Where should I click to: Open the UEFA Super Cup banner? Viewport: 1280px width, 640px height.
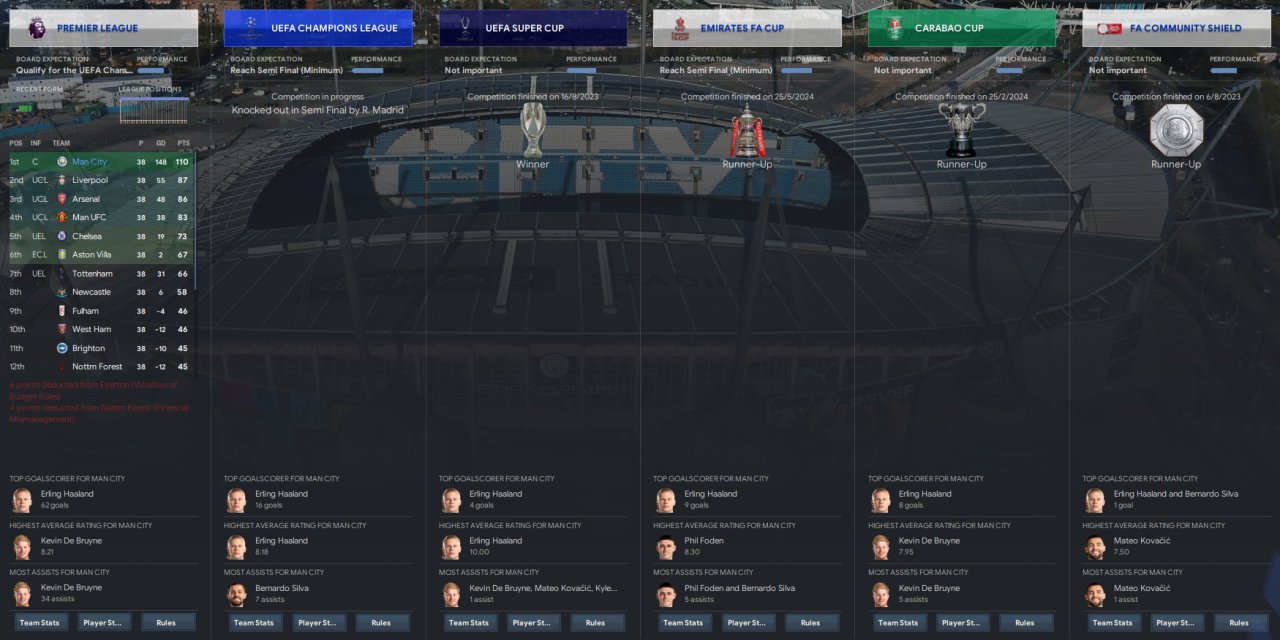tap(533, 28)
